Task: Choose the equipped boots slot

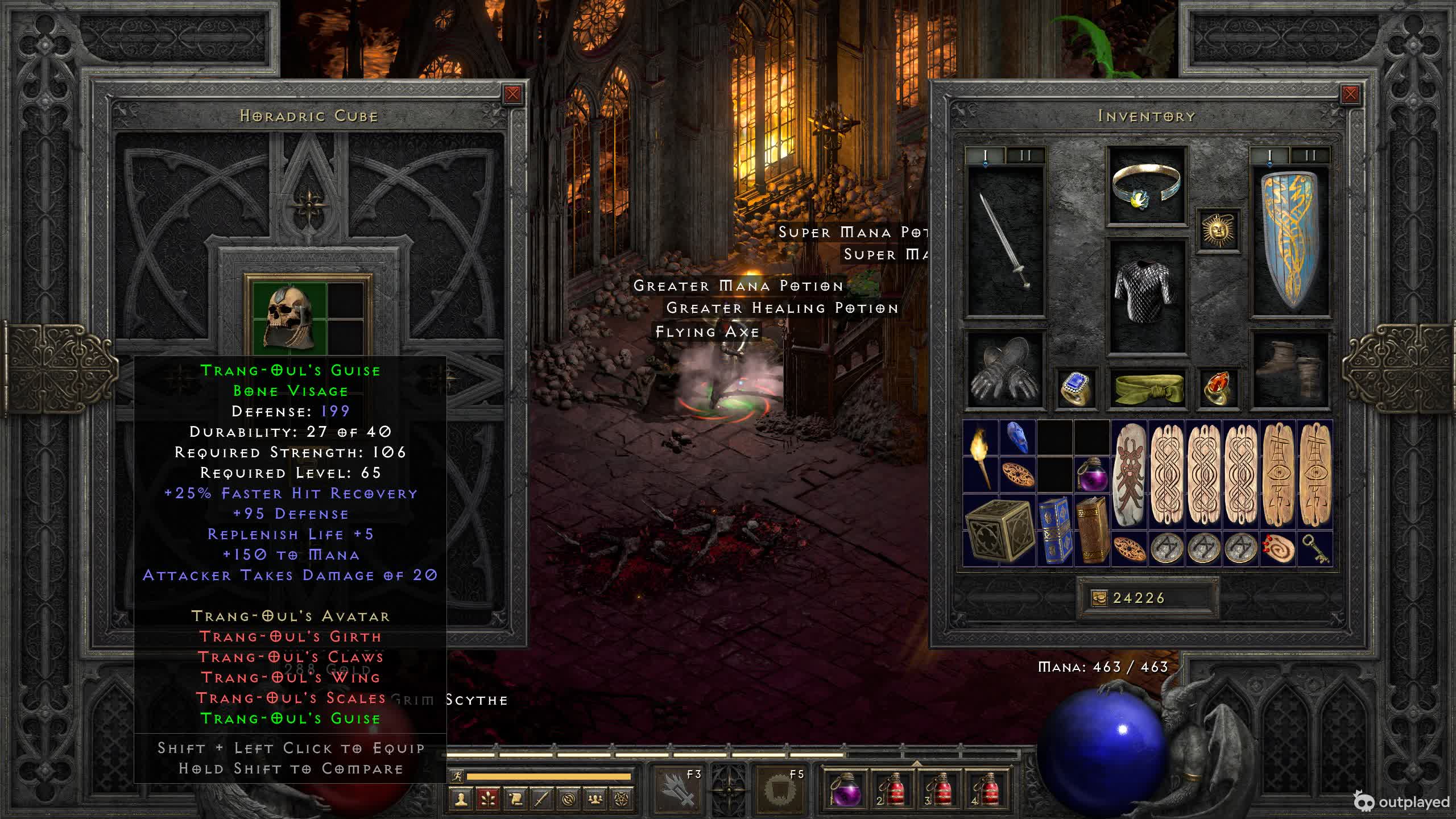Action: 1290,371
